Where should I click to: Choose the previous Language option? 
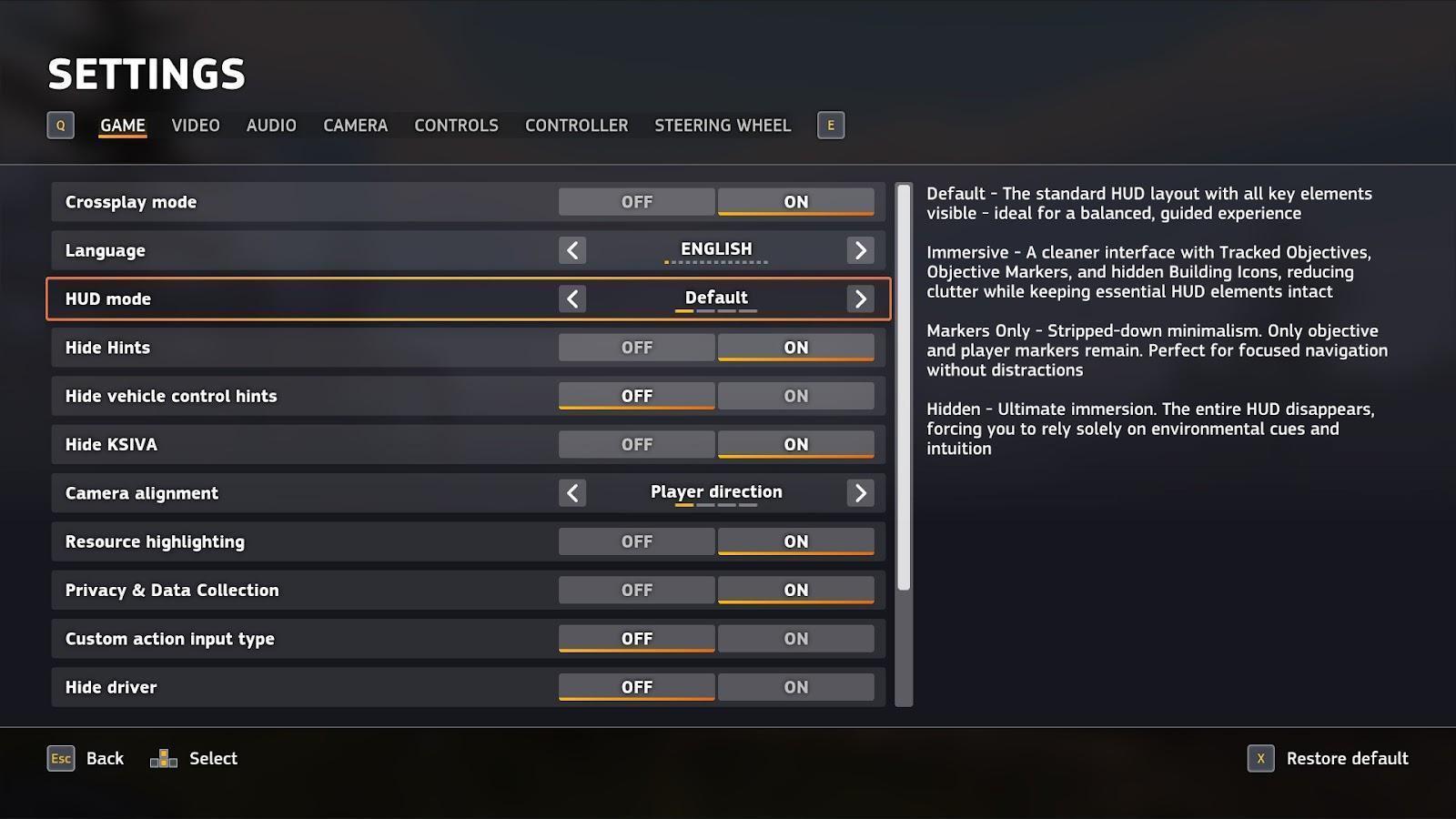572,250
